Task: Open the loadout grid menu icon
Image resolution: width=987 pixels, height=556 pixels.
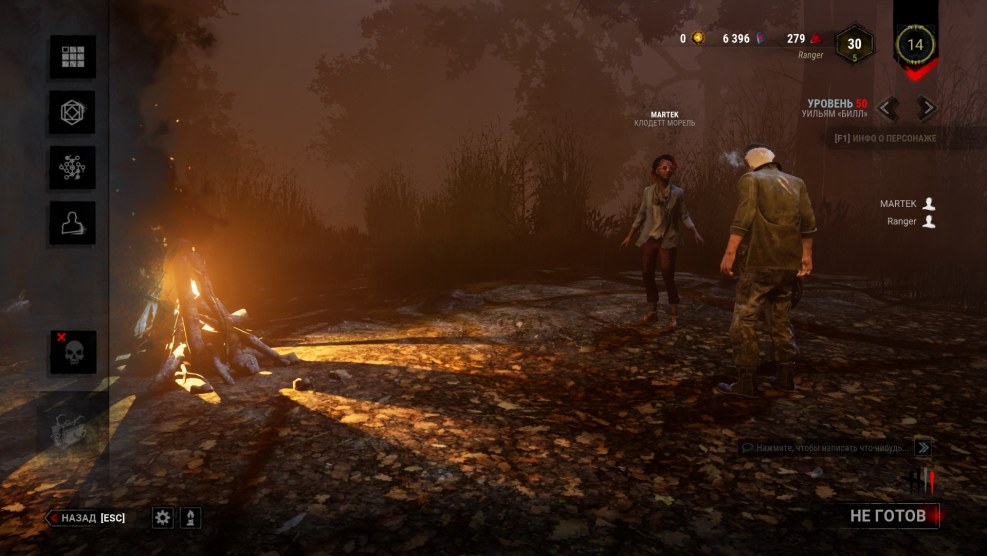Action: click(73, 57)
